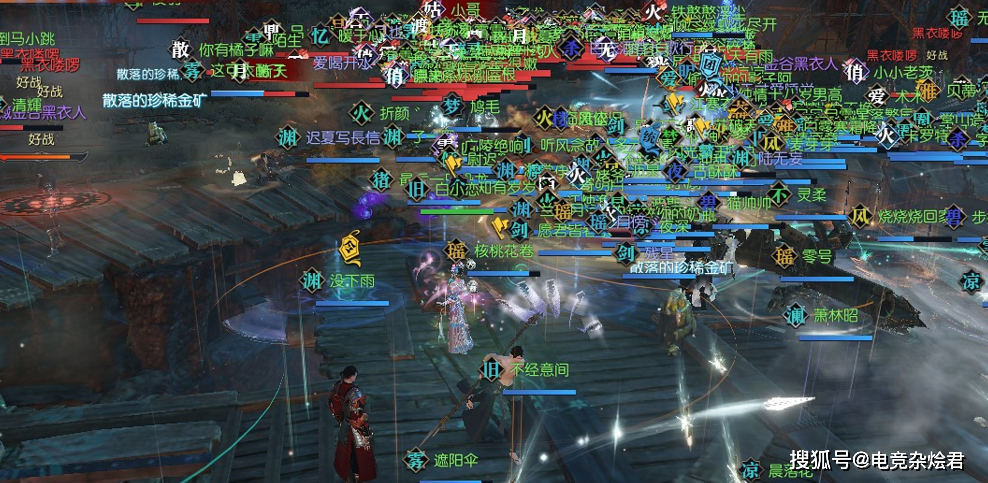
Task: Target the player nameplate 零号
Action: [x=817, y=256]
